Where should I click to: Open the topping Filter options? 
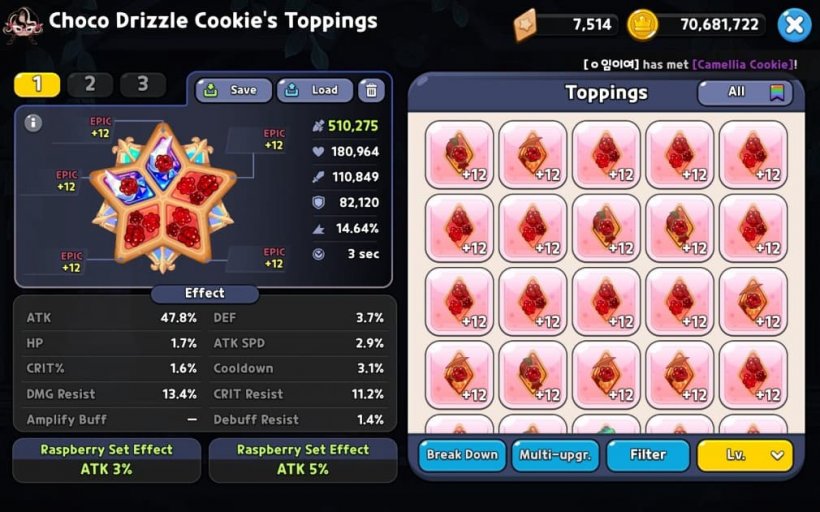[648, 455]
